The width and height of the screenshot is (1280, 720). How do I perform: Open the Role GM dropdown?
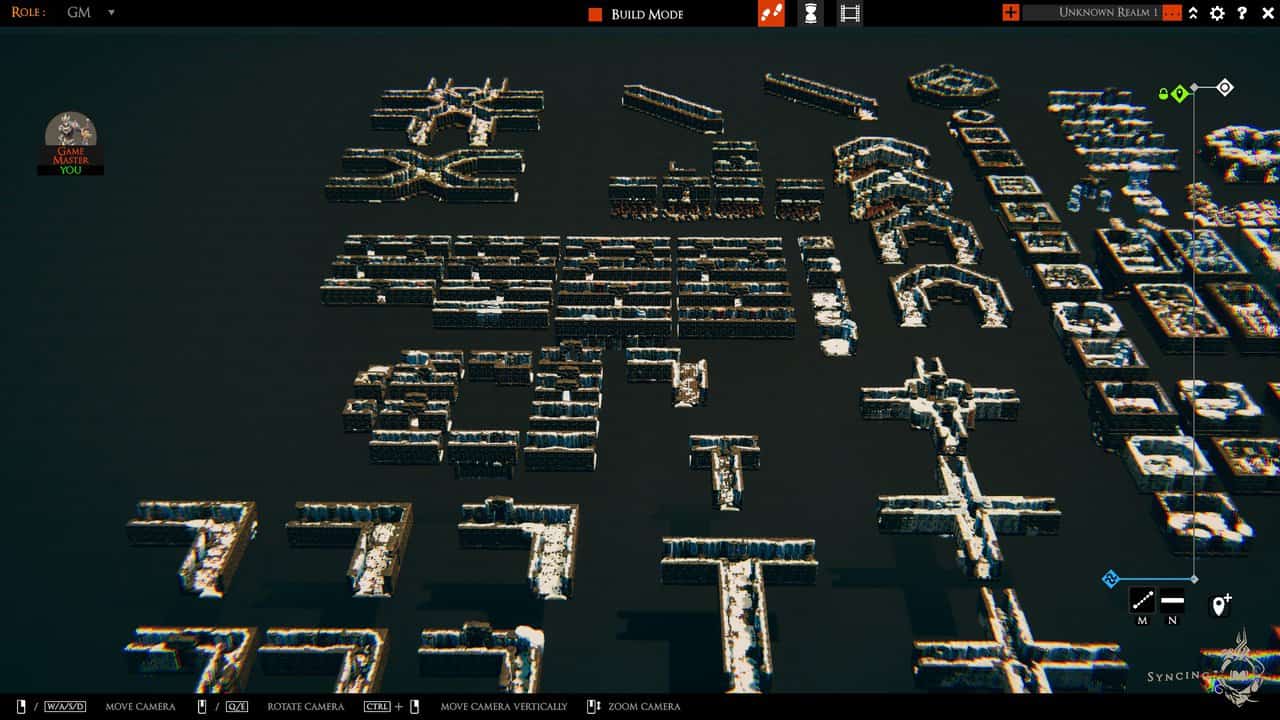click(x=110, y=14)
